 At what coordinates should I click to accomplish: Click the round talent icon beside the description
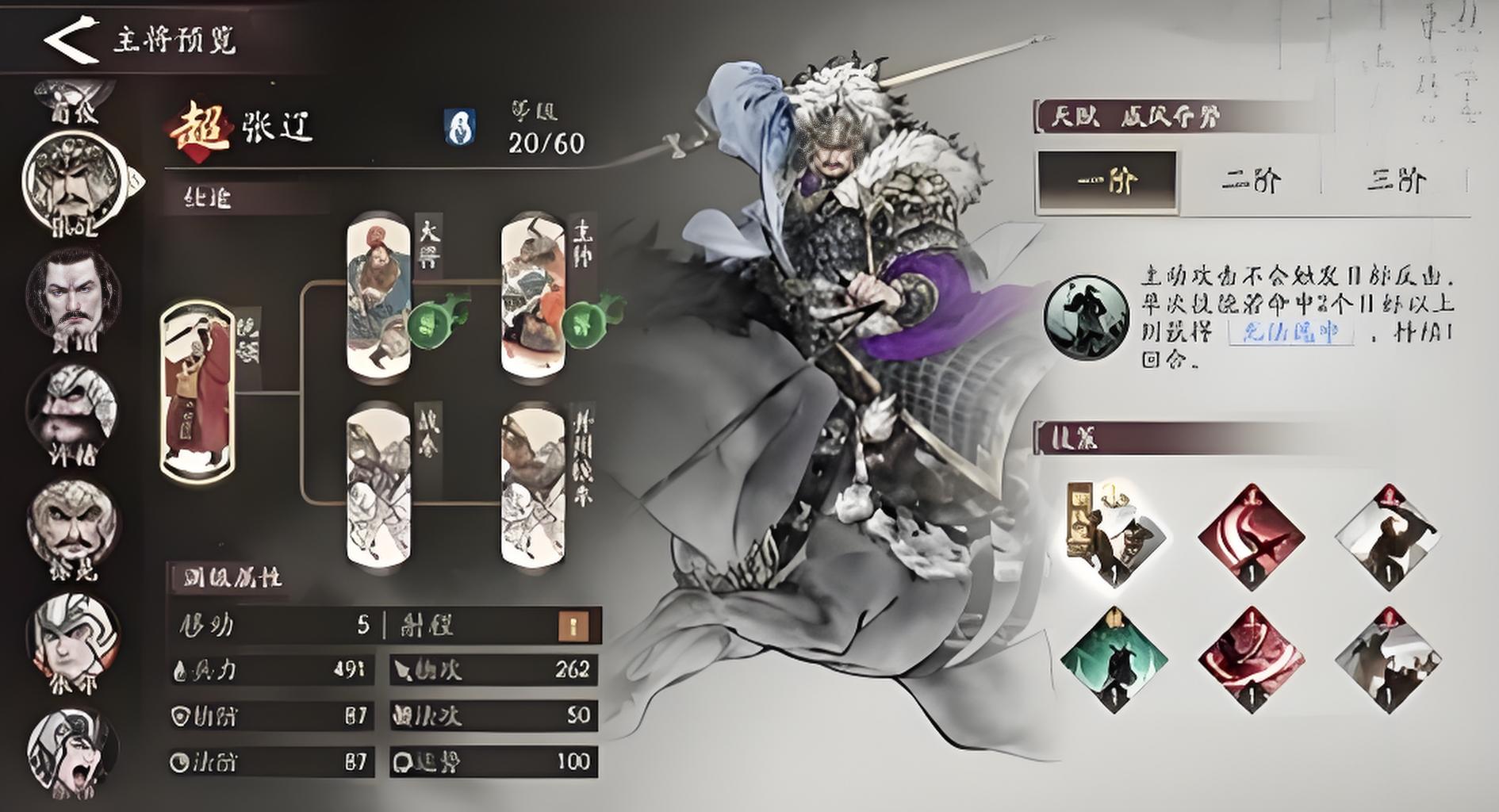pos(1085,317)
